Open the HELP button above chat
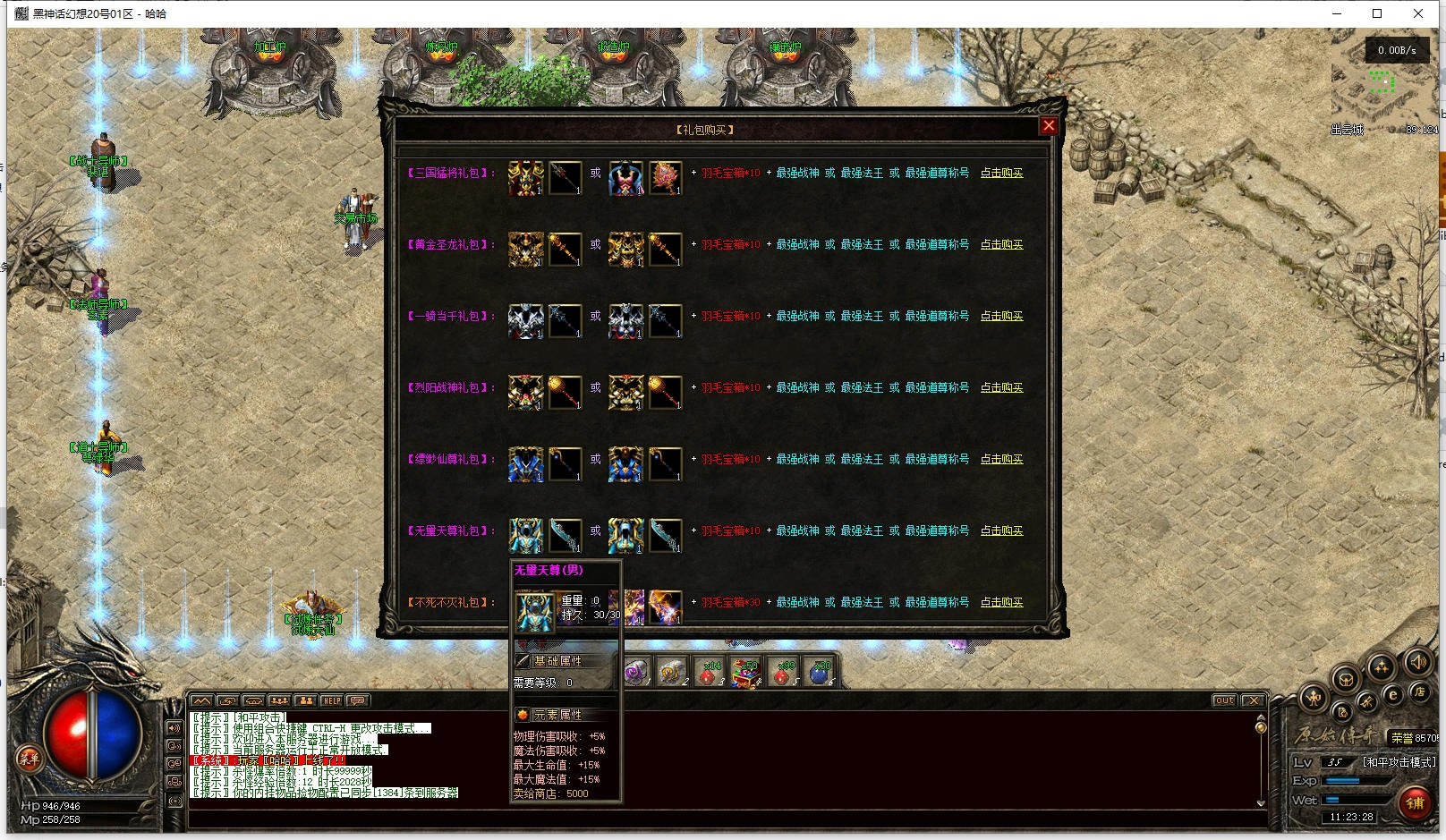 (x=332, y=700)
